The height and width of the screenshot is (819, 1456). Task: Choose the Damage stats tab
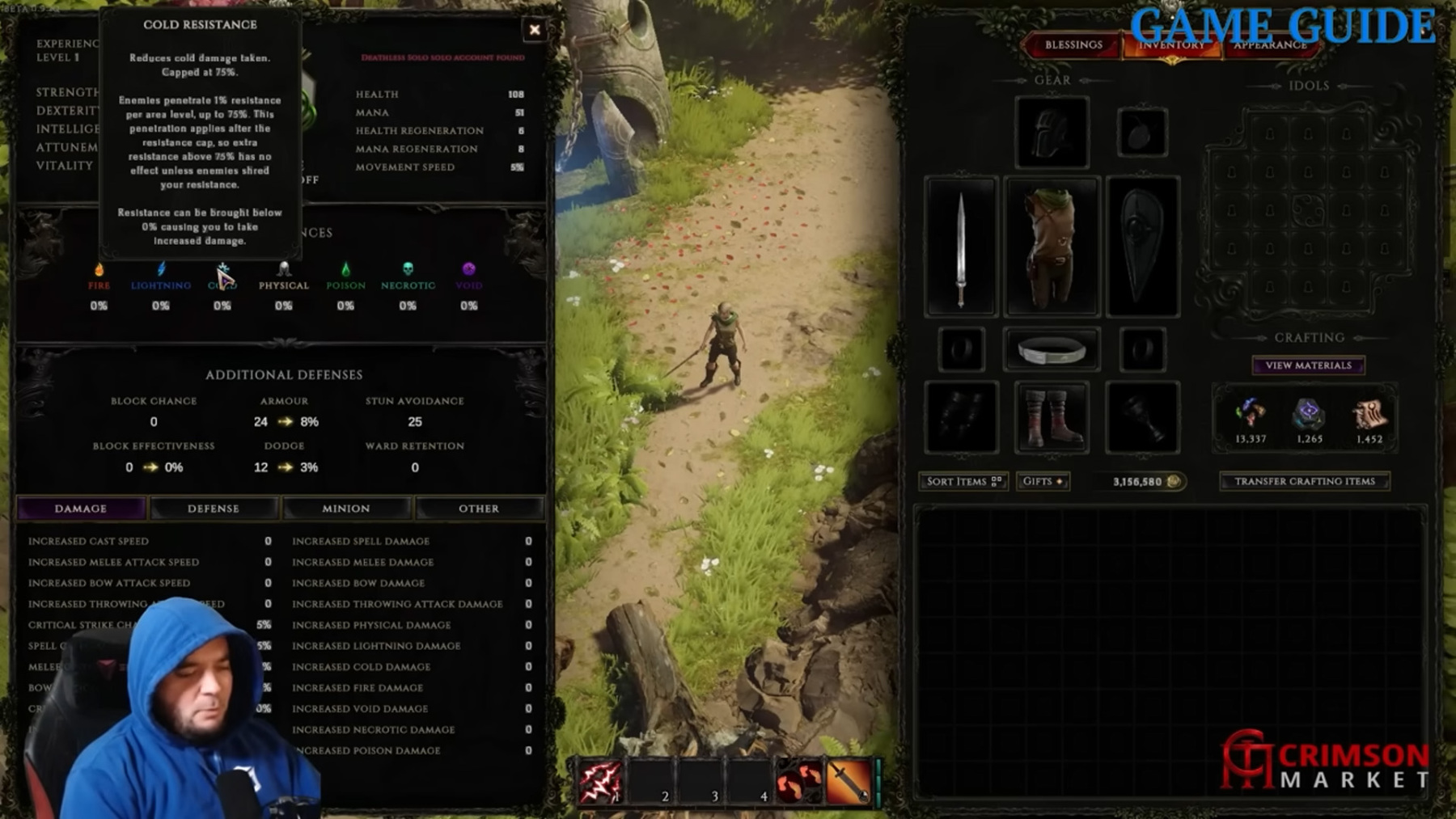pos(81,509)
